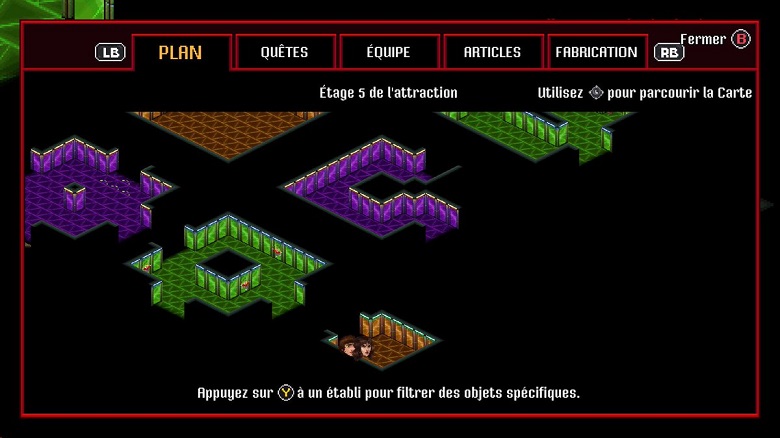The height and width of the screenshot is (438, 780).
Task: Click the player portraits marker on the map
Action: click(x=357, y=347)
